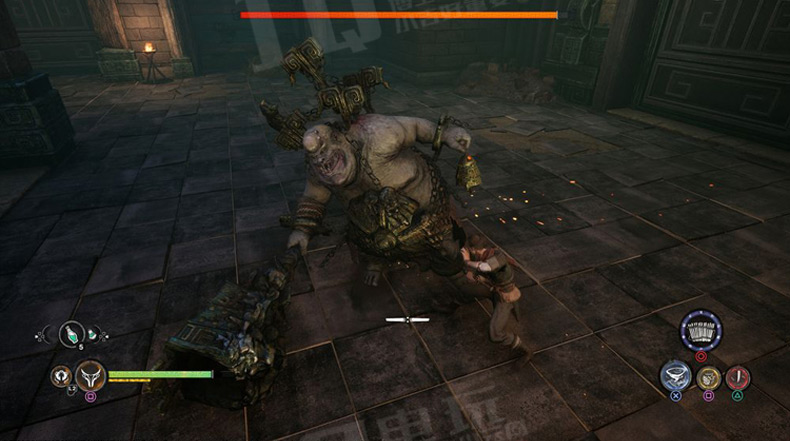Image resolution: width=790 pixels, height=441 pixels.
Task: Click the orange upward-arrow skill icon
Action: click(x=61, y=376)
